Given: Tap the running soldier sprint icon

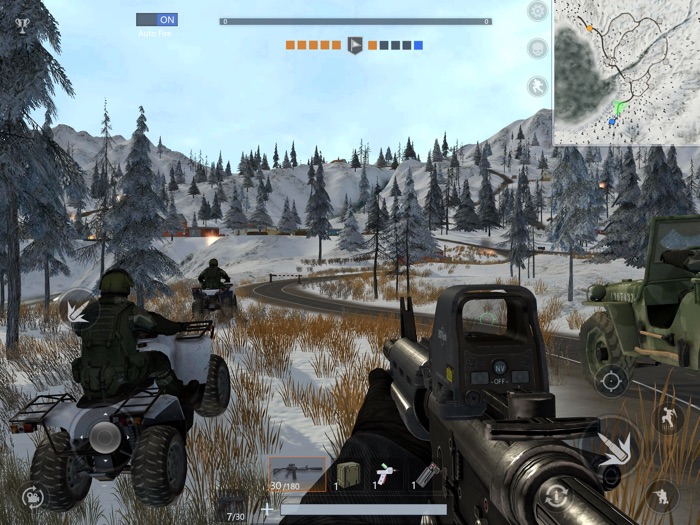Looking at the screenshot, I should click(x=538, y=86).
